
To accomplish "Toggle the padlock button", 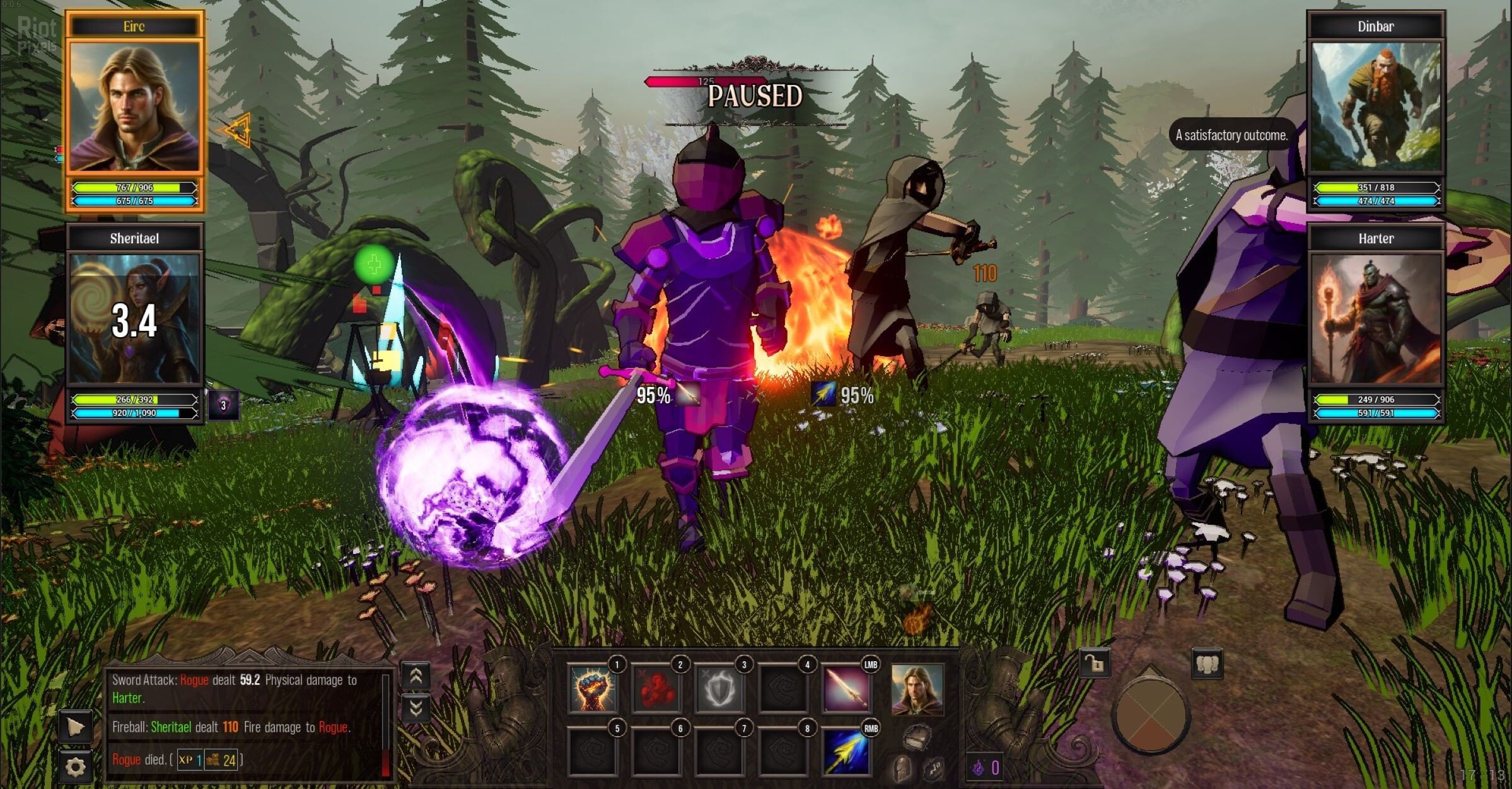I will tap(1094, 664).
